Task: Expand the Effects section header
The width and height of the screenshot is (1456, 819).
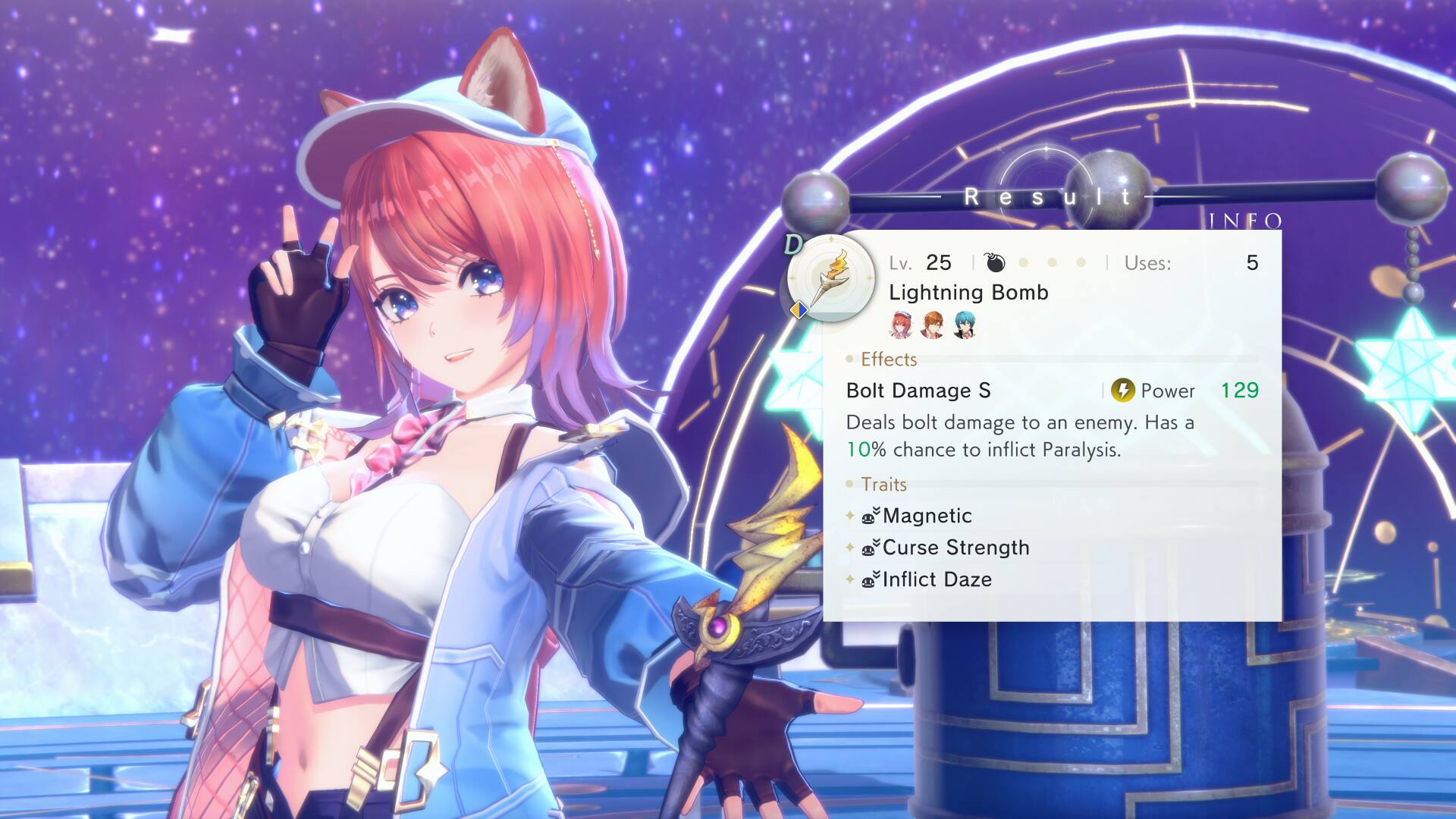Action: 887,359
